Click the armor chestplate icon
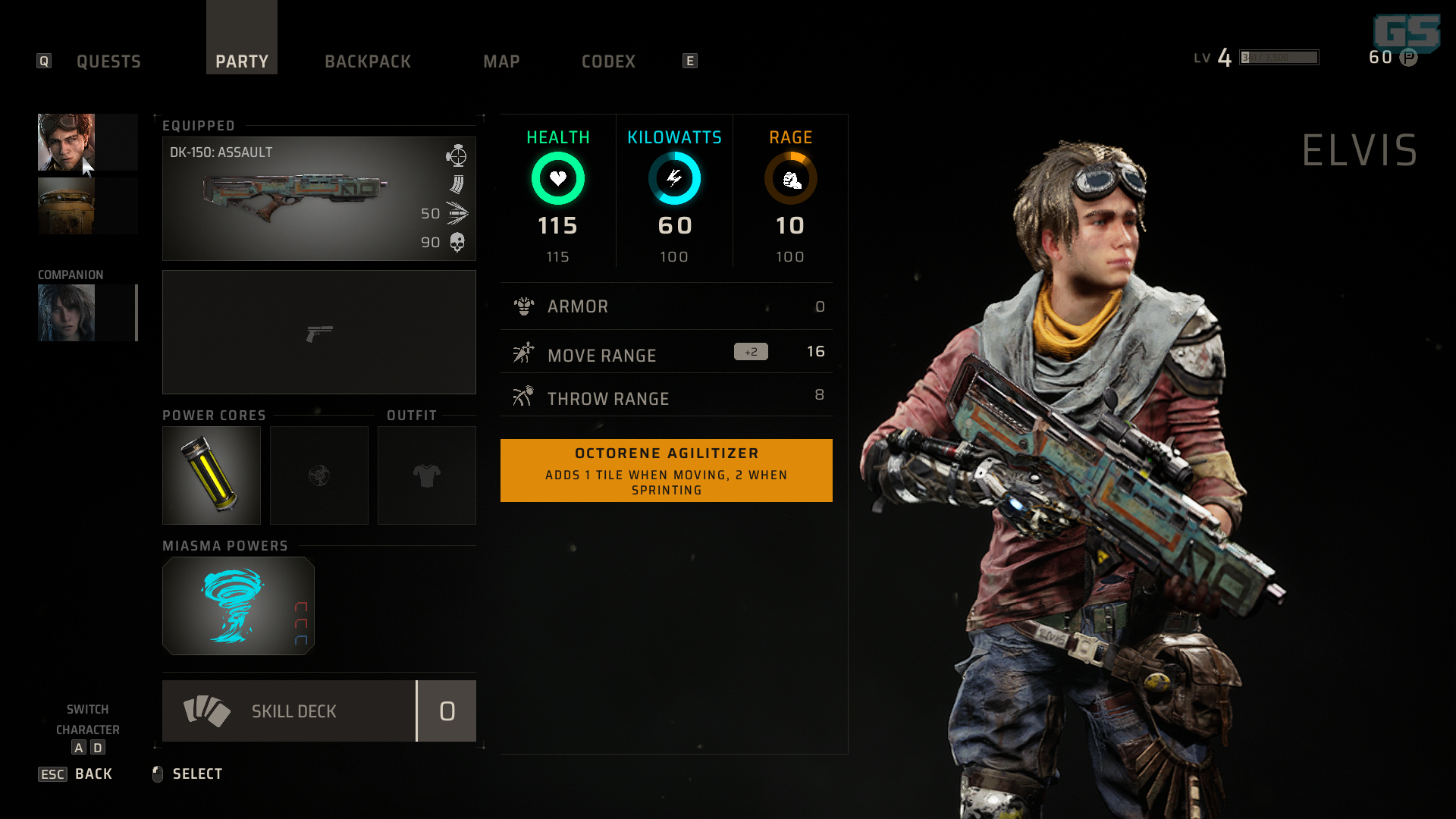The image size is (1456, 819). coord(522,306)
